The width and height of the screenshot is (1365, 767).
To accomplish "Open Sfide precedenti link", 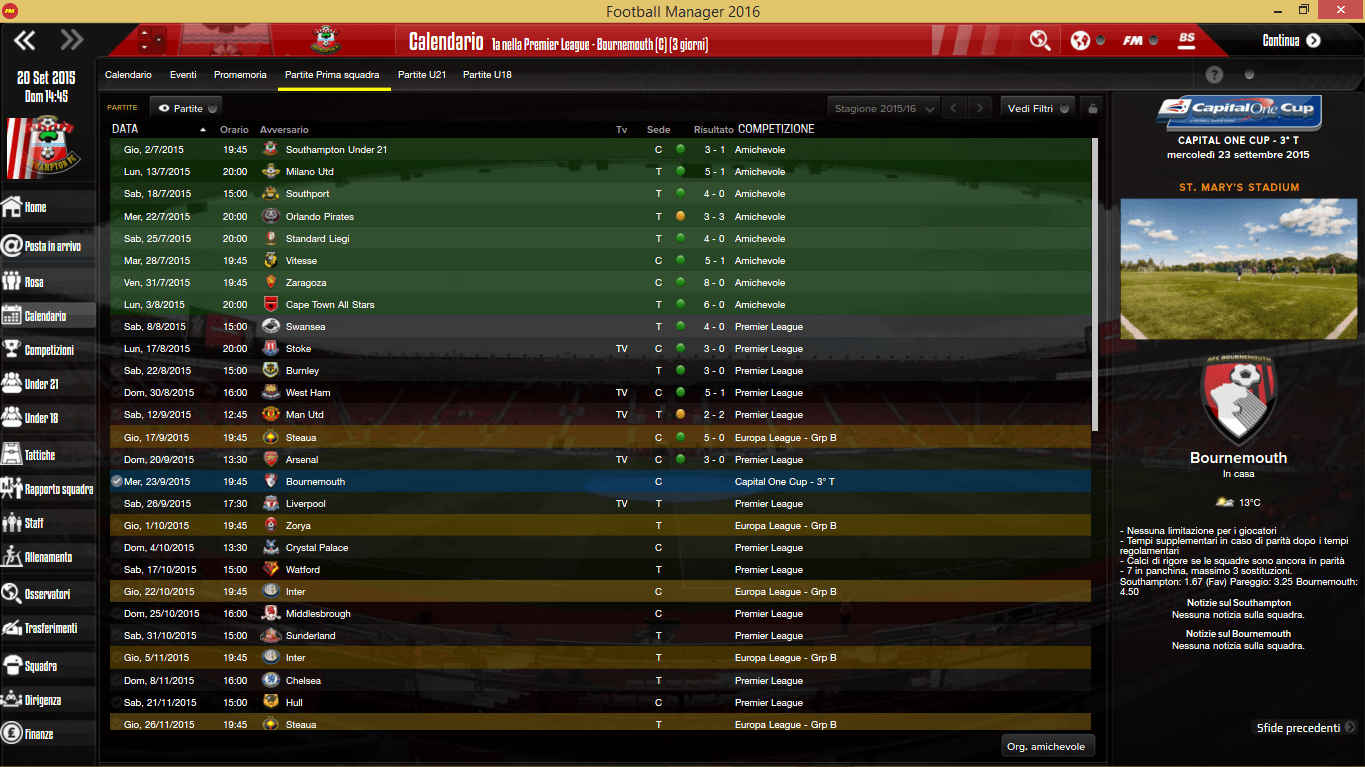I will (x=1296, y=727).
